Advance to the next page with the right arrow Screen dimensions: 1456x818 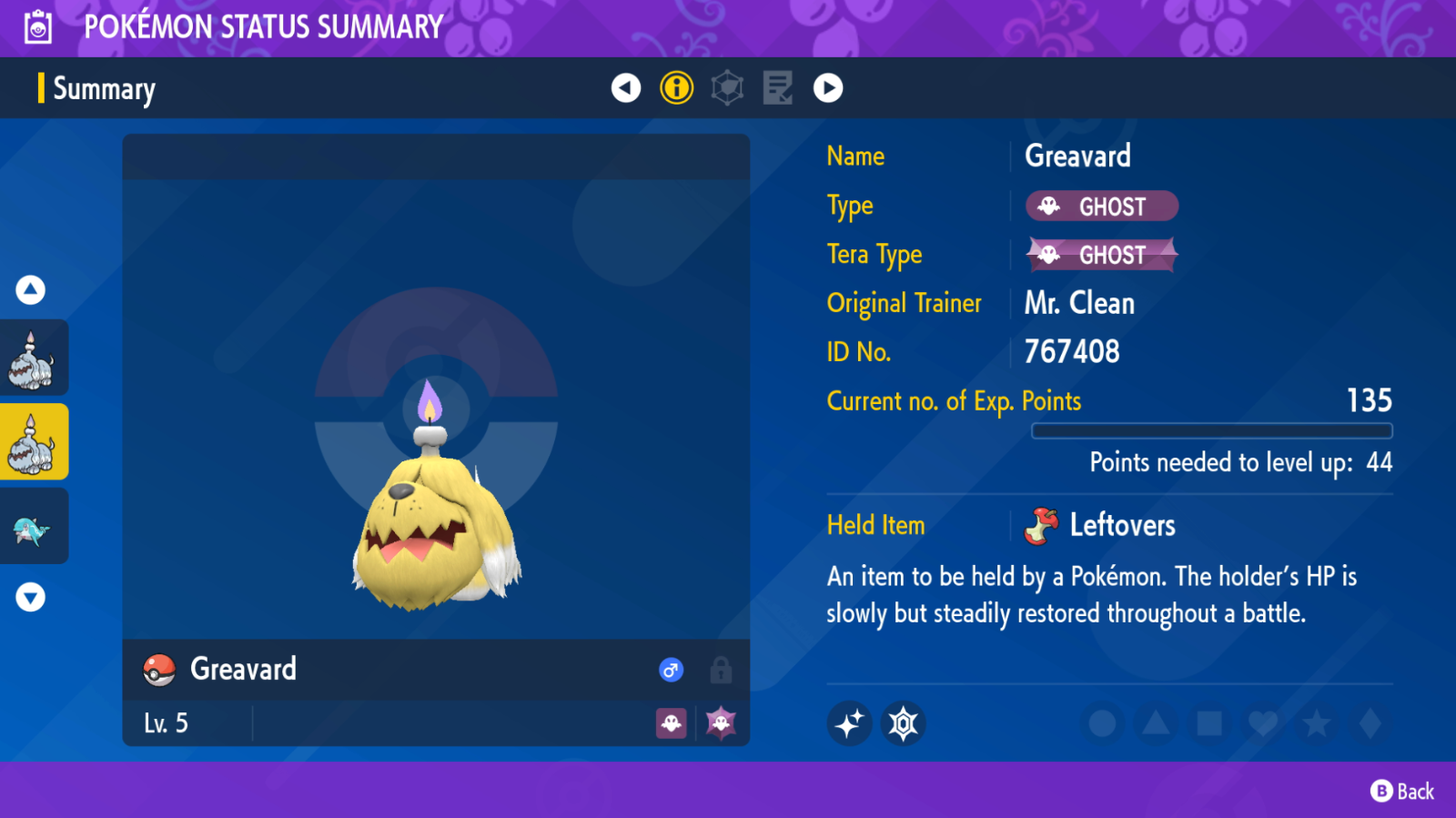(x=828, y=88)
